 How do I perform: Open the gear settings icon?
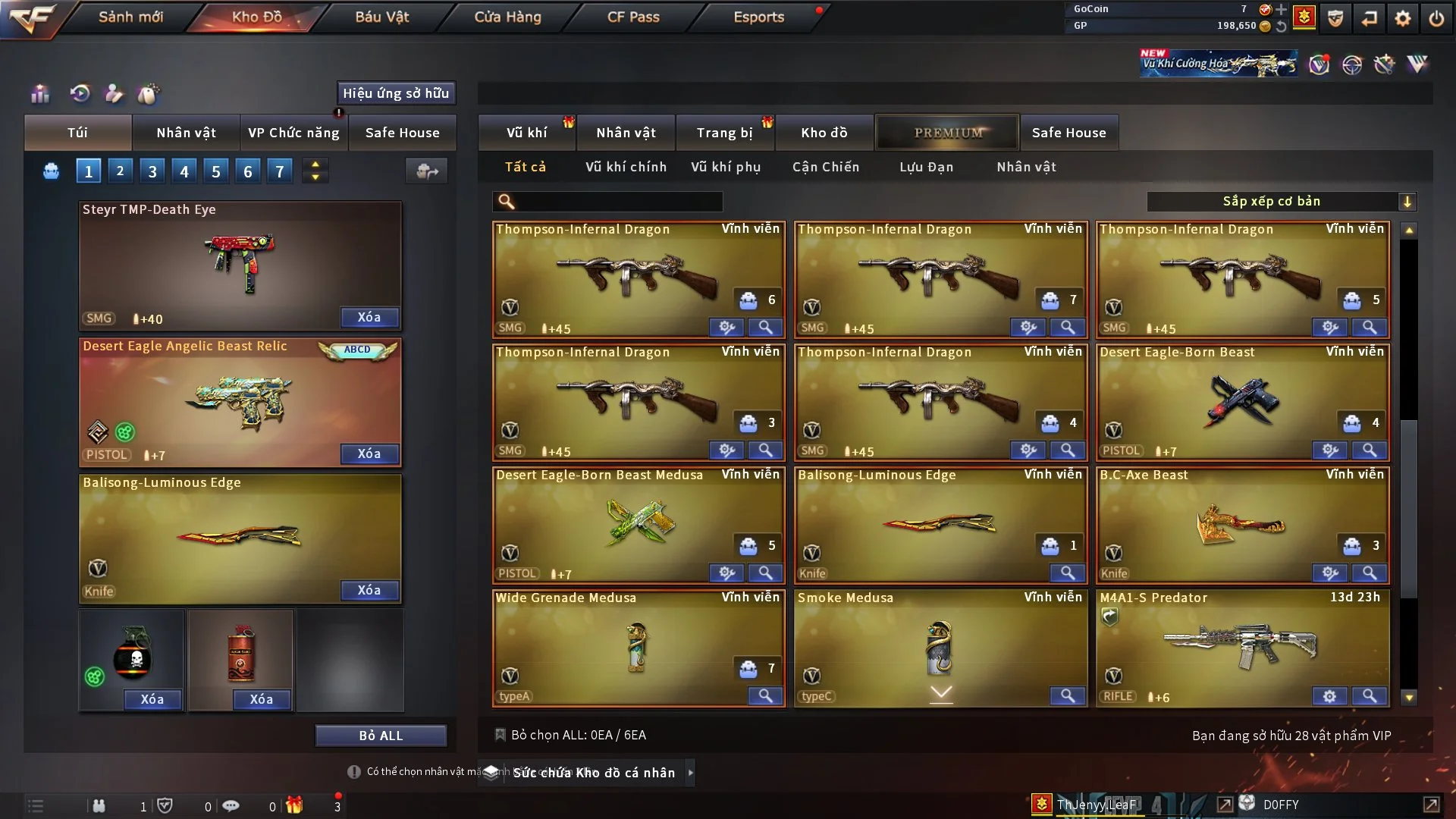click(x=1402, y=17)
